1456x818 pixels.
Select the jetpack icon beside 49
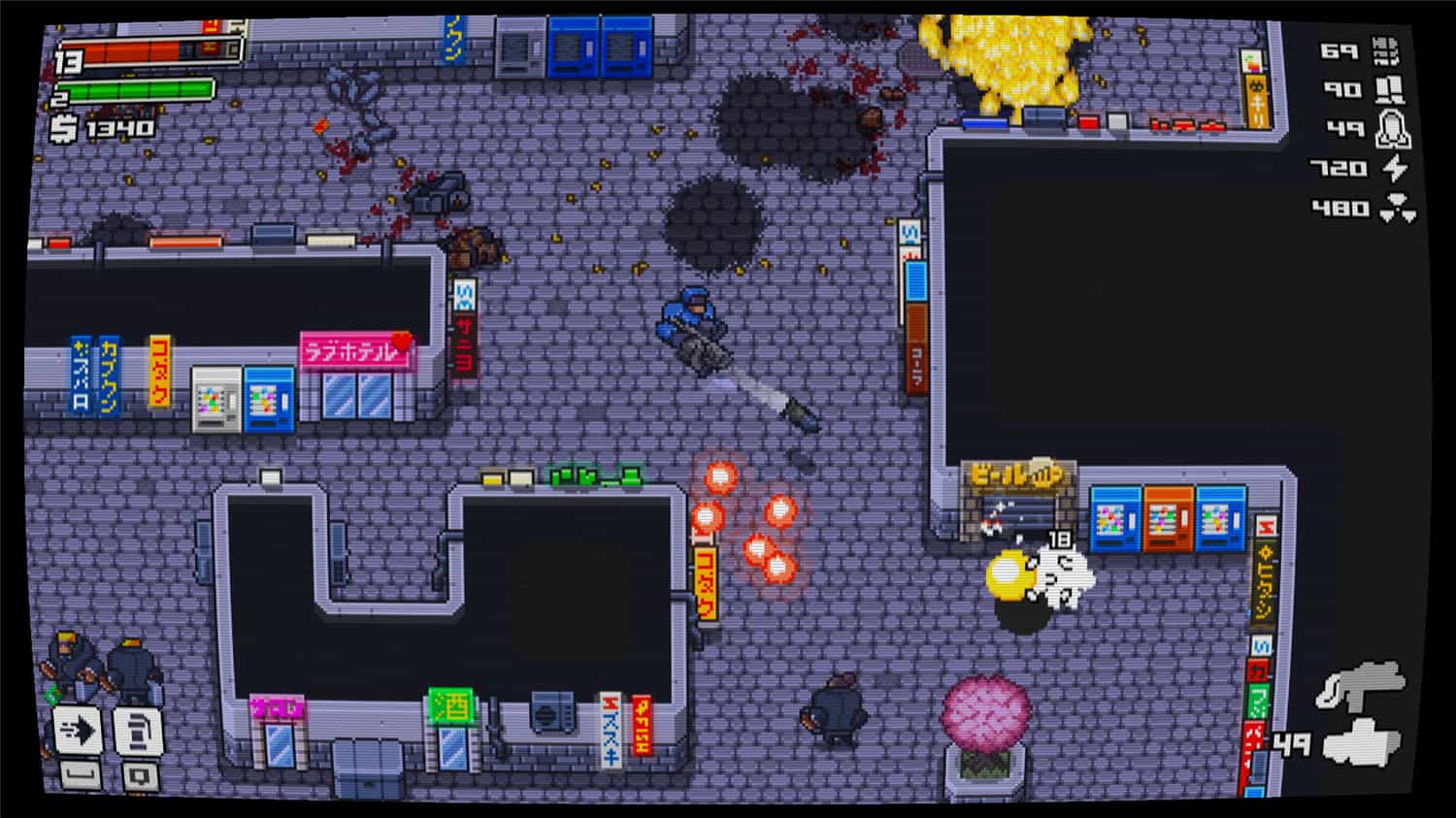pyautogui.click(x=1394, y=130)
